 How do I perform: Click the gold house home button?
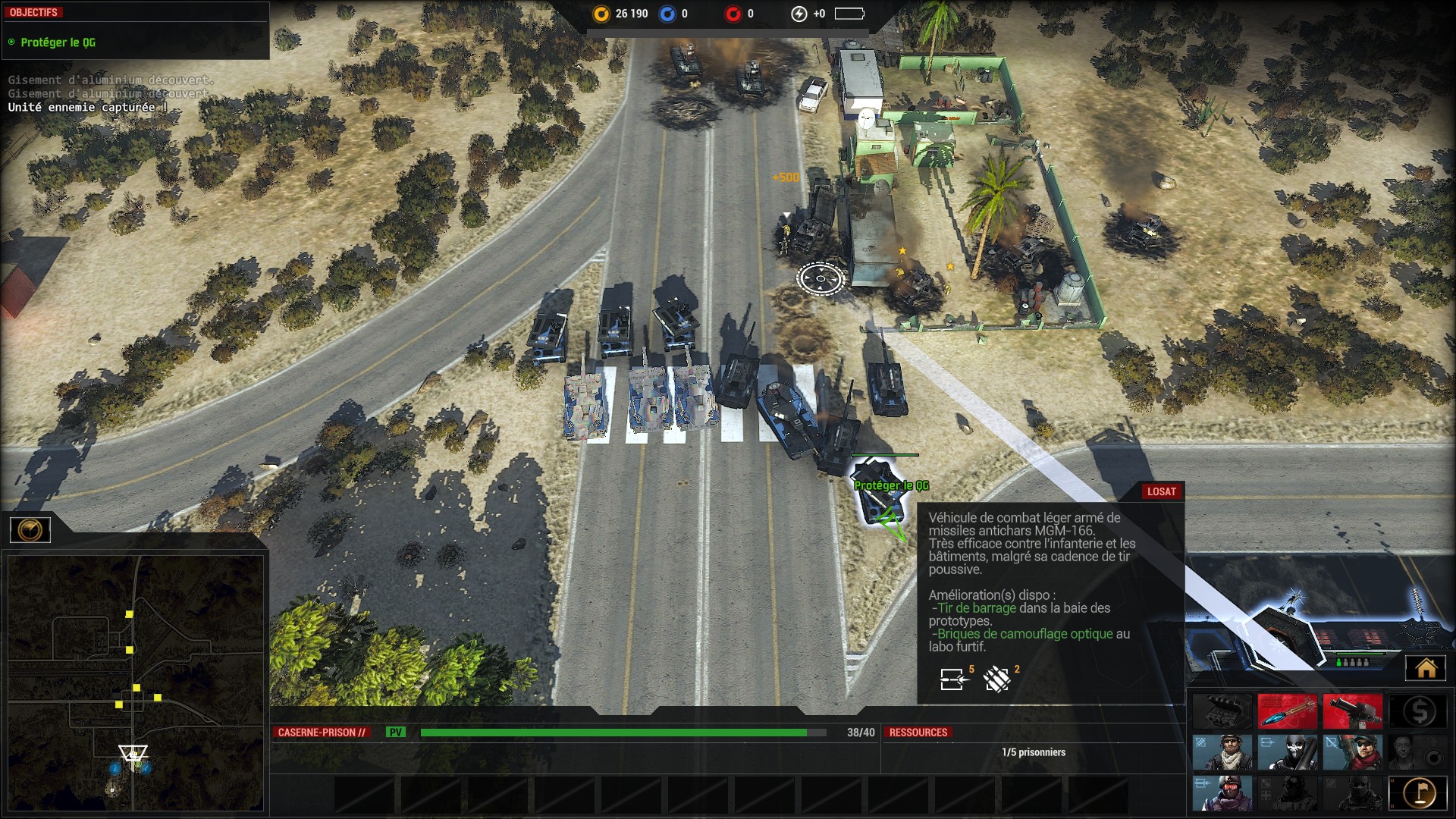pos(1426,668)
